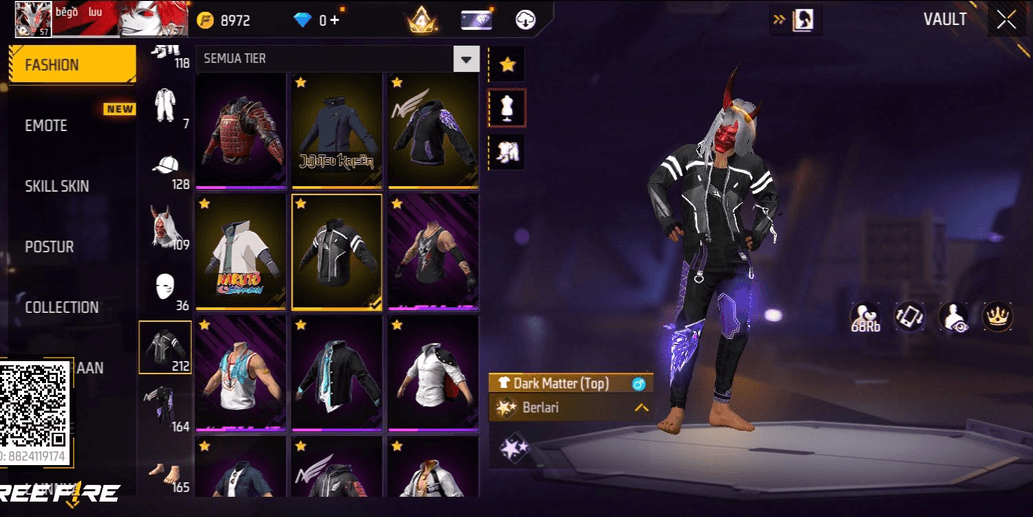Viewport: 1033px width, 517px height.
Task: Select the Jujutsu Kaisen jacket
Action: coord(337,130)
